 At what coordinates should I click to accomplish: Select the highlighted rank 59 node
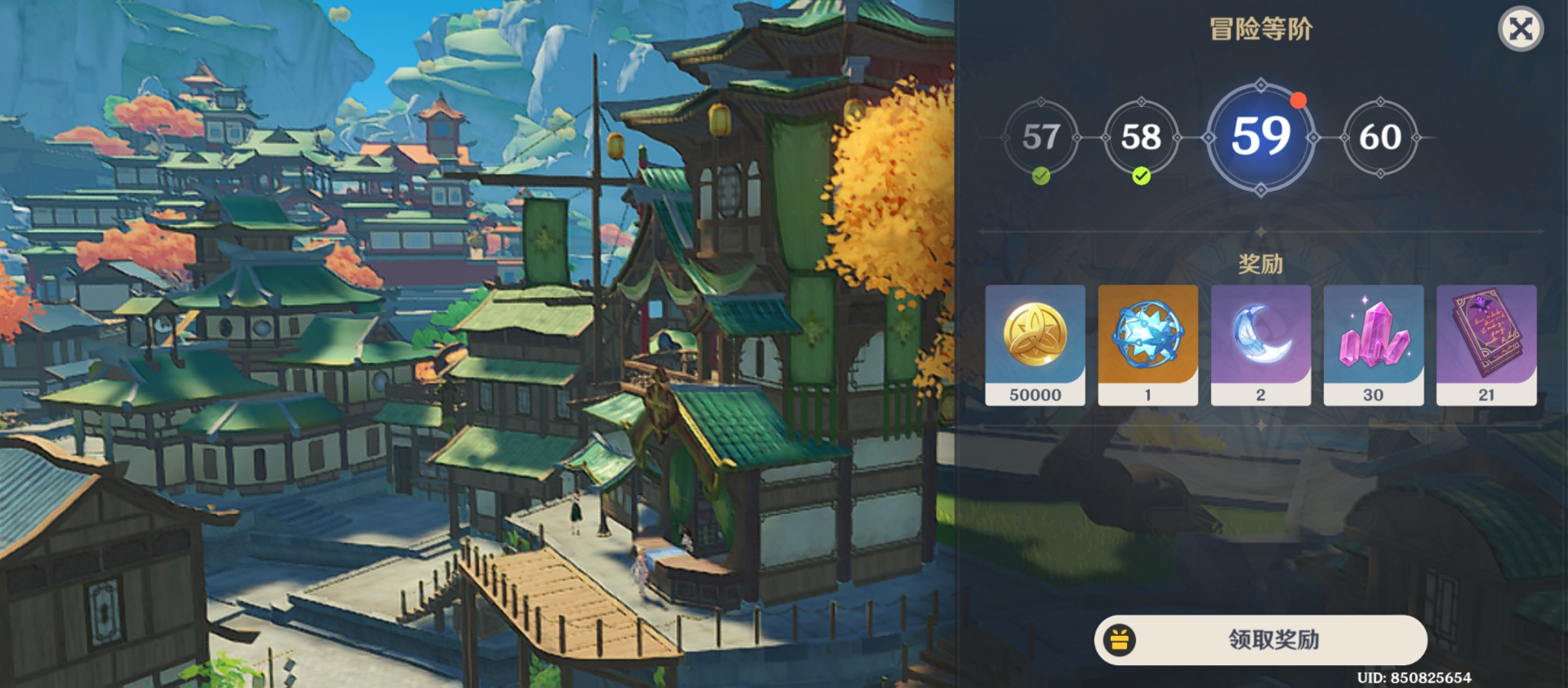pyautogui.click(x=1261, y=137)
